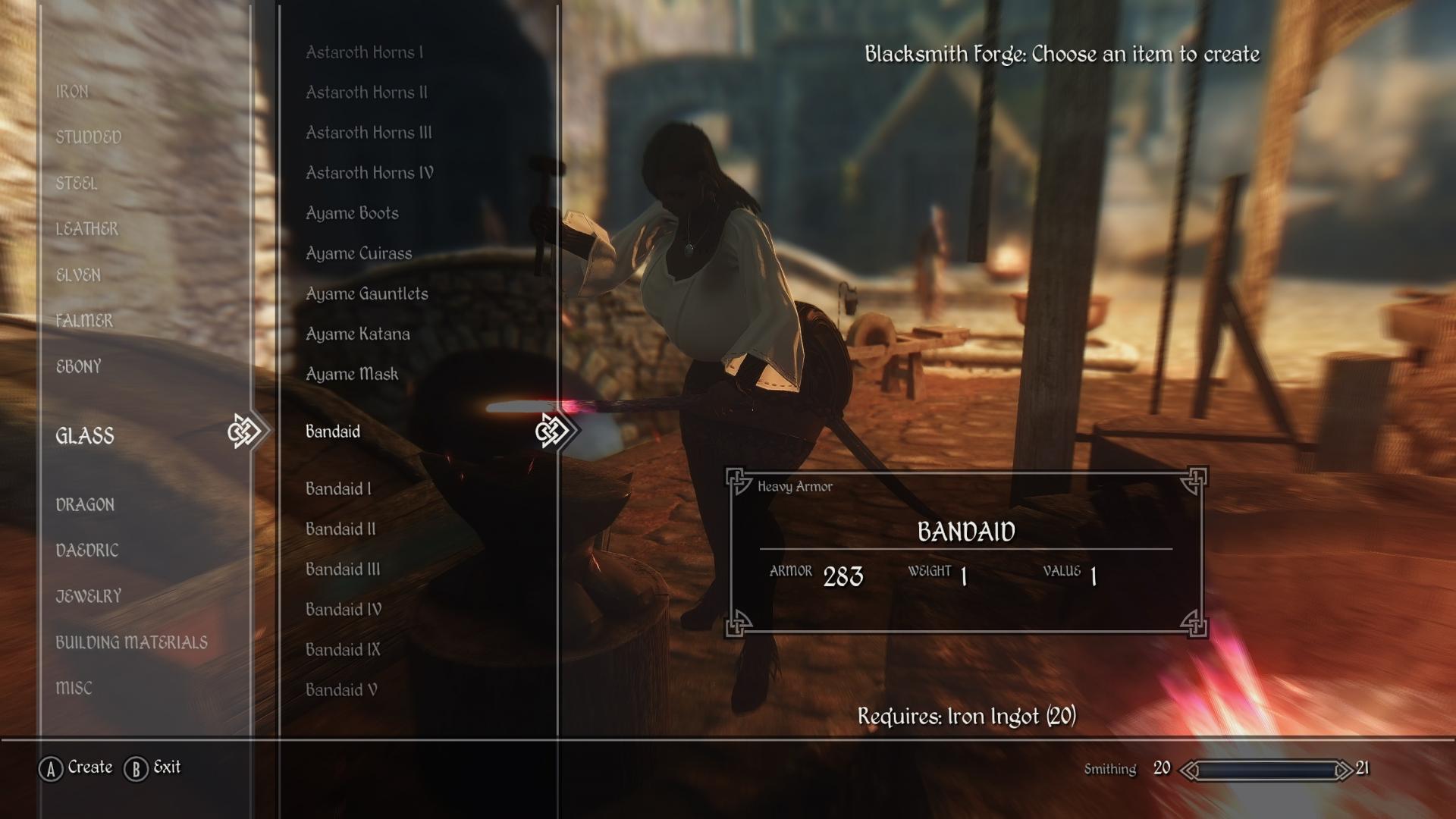Select the Misc category
Screen dimensions: 1456x819
(74, 689)
